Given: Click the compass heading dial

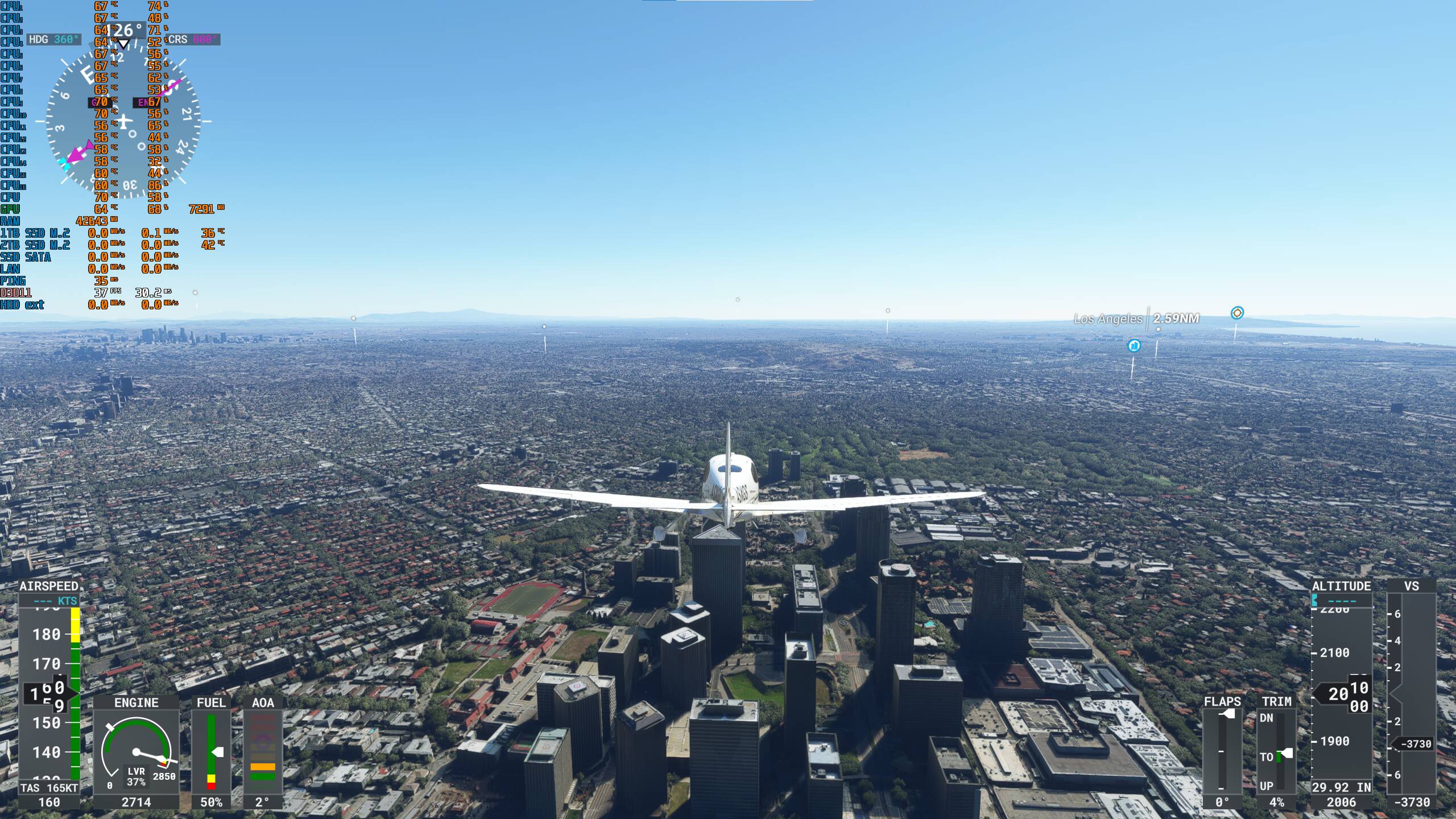Looking at the screenshot, I should 123,122.
